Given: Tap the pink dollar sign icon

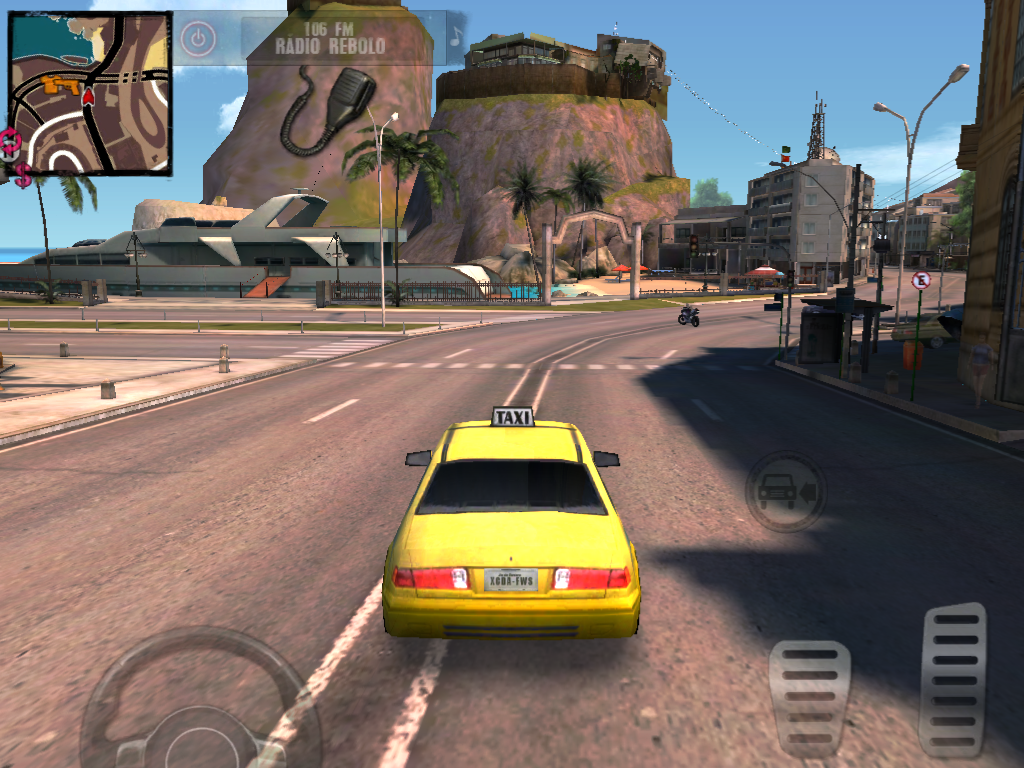Looking at the screenshot, I should [22, 176].
